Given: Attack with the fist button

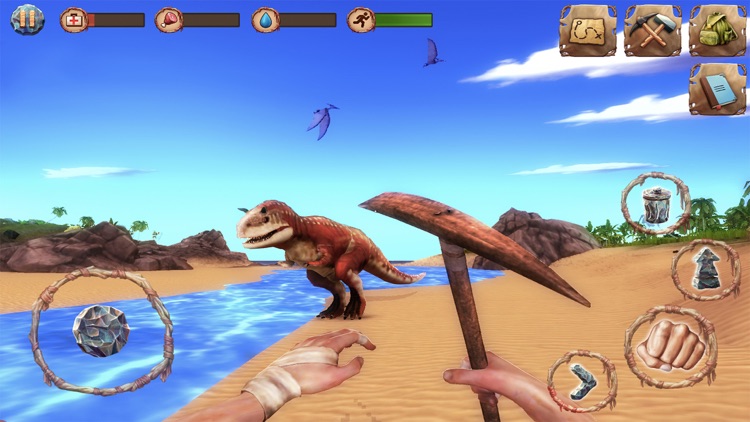Looking at the screenshot, I should [671, 346].
